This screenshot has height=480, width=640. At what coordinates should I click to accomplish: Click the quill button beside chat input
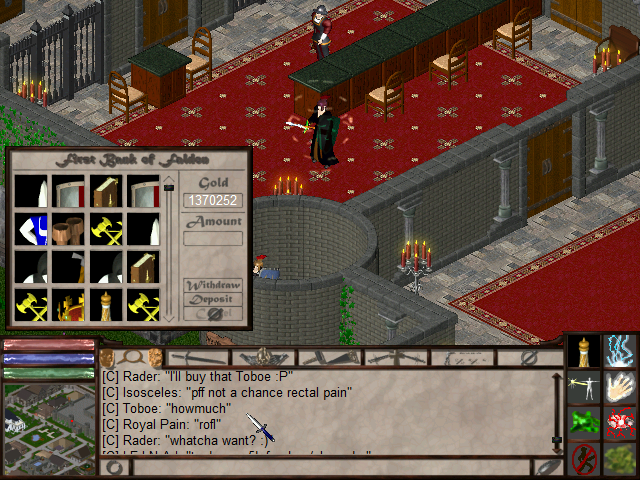pos(547,467)
